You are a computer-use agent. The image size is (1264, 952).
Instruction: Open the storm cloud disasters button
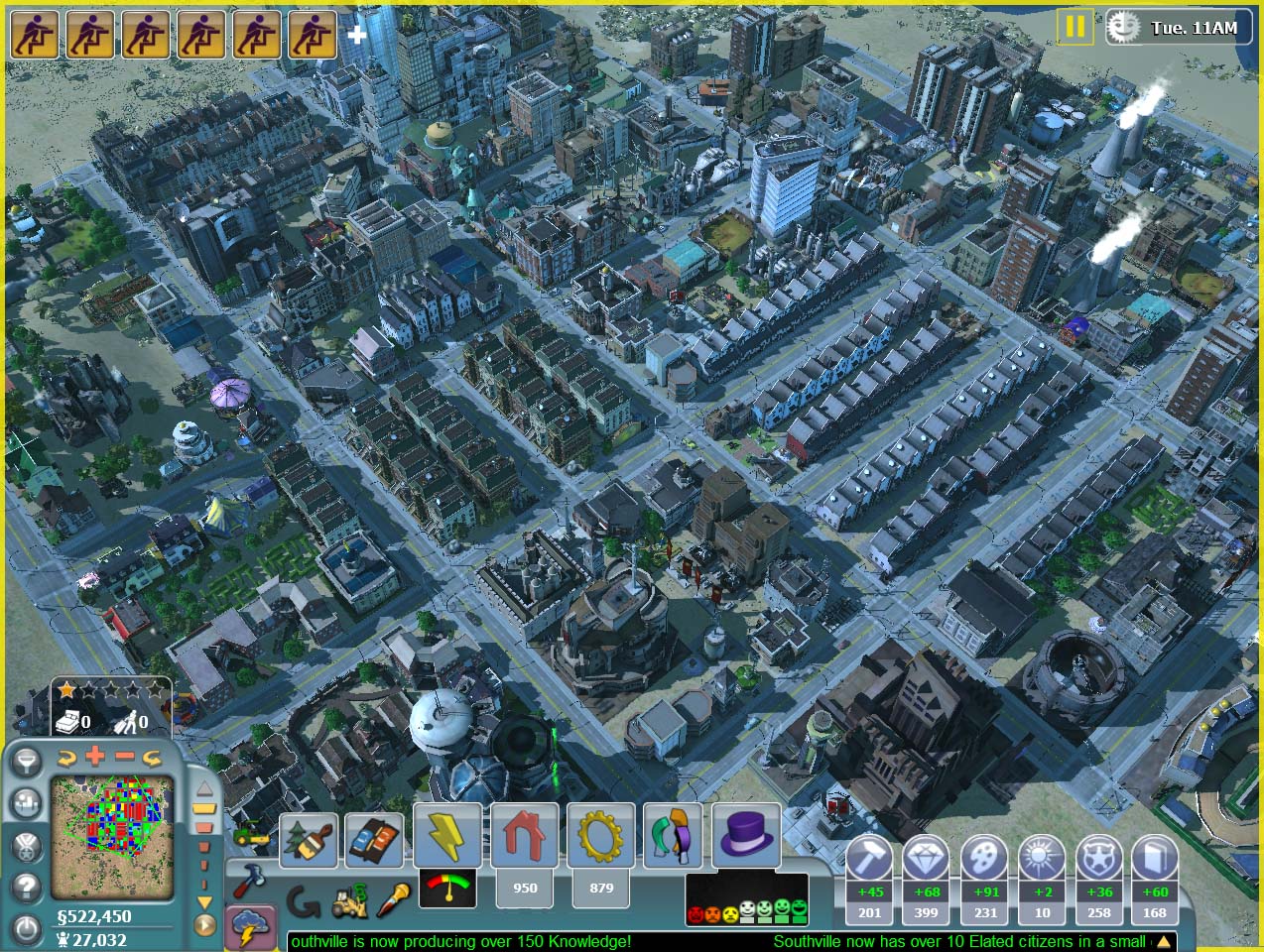(248, 927)
